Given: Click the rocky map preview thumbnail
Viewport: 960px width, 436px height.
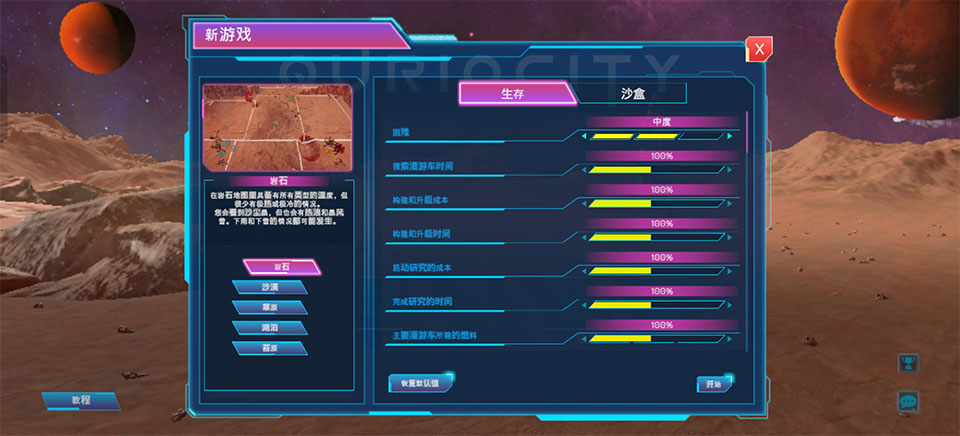Looking at the screenshot, I should (x=278, y=126).
